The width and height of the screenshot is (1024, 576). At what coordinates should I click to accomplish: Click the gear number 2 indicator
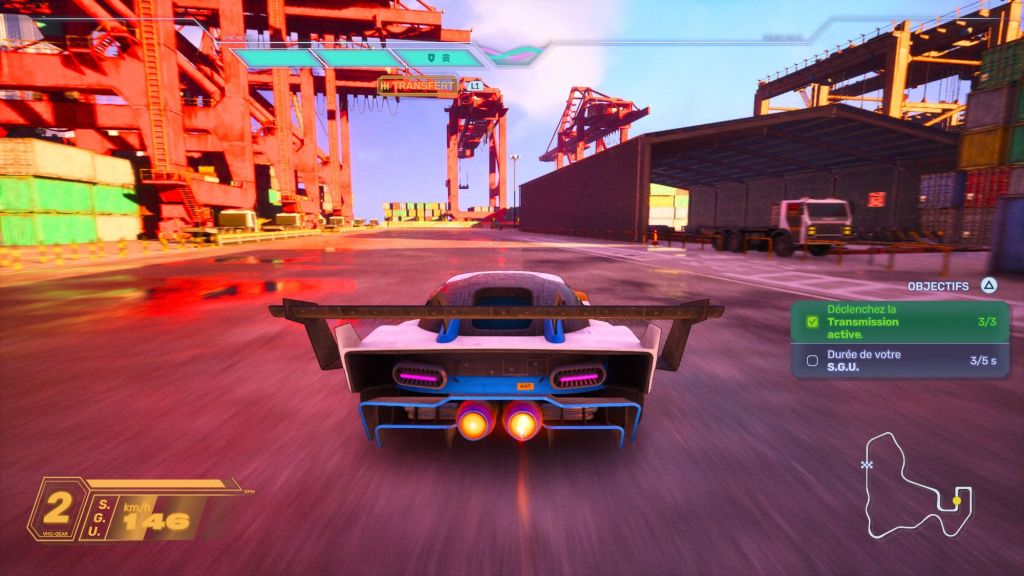(57, 508)
